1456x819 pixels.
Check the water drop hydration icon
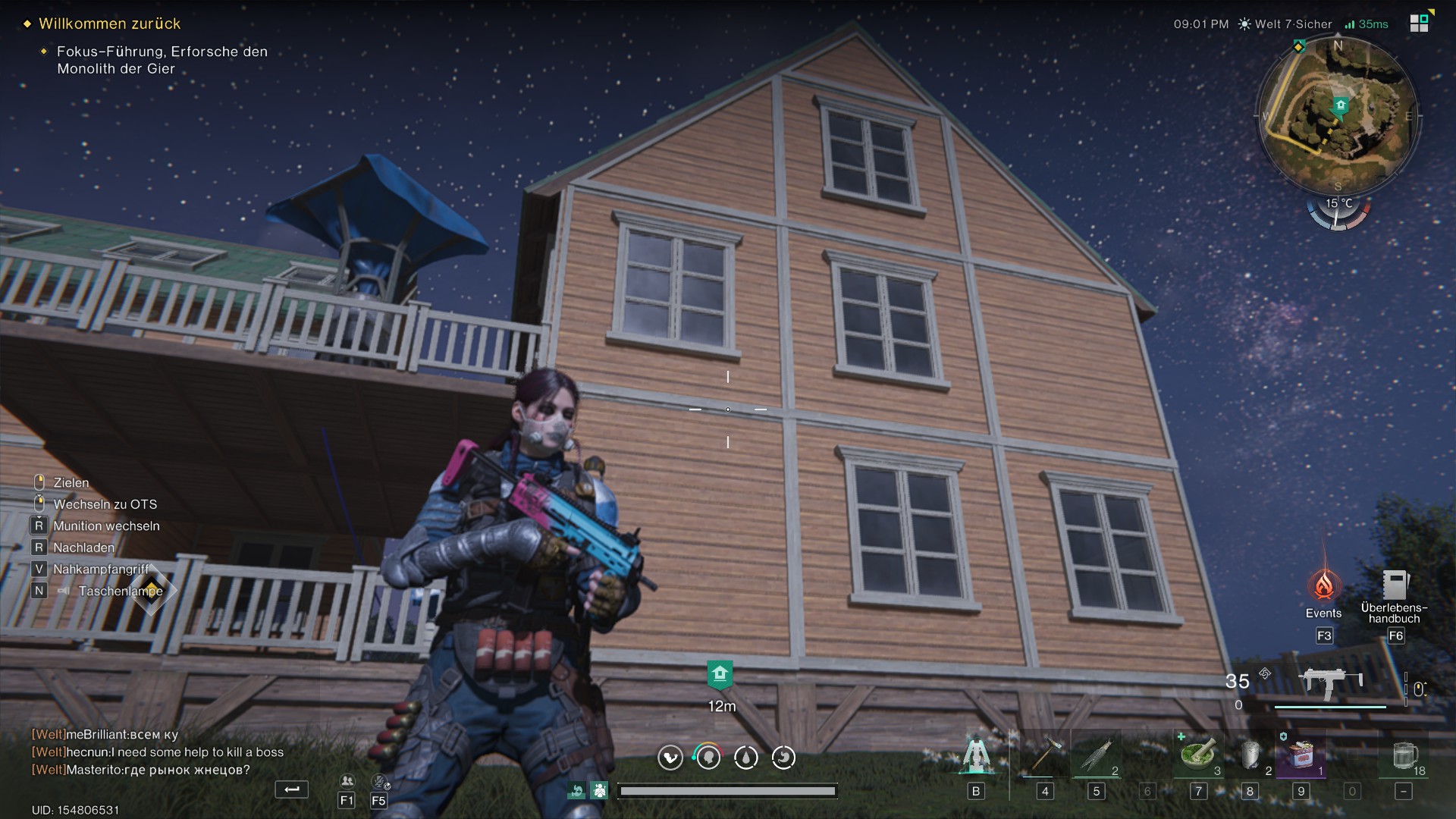coord(746,757)
